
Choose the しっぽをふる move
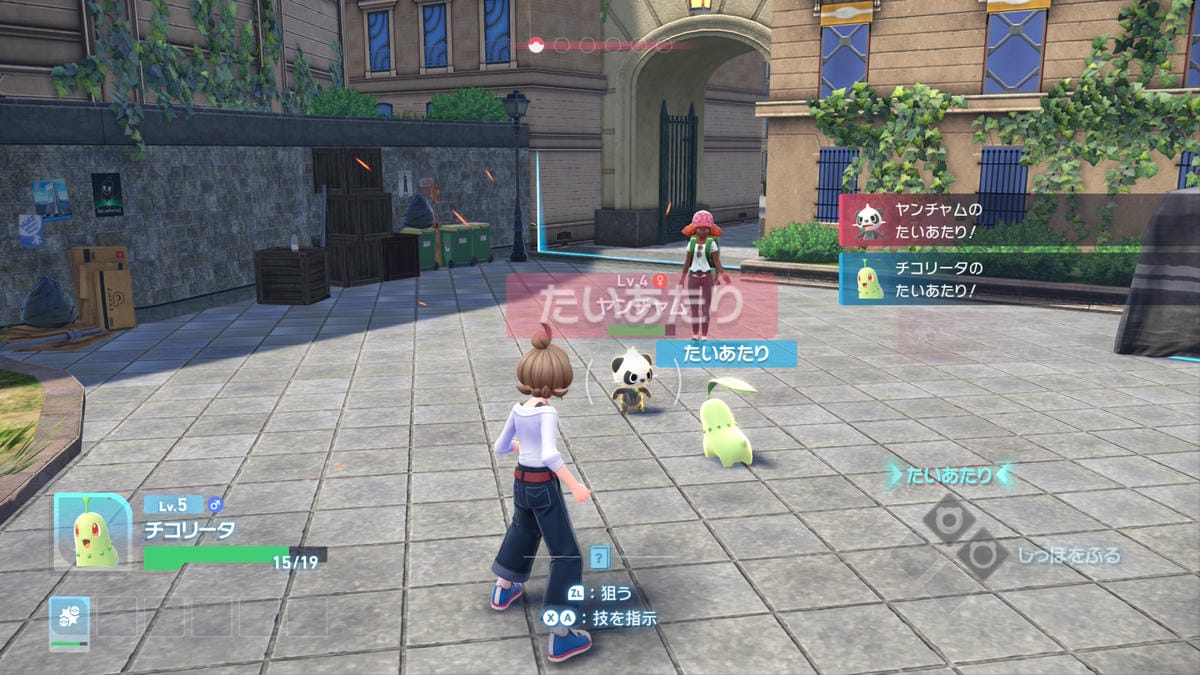pyautogui.click(x=1069, y=555)
